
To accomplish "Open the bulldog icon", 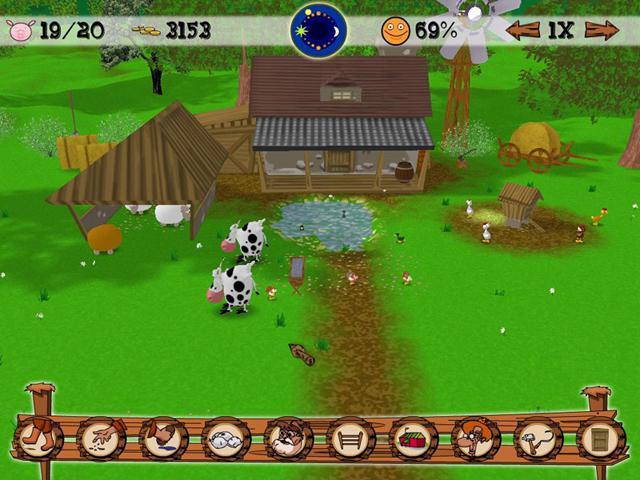I will 288,437.
